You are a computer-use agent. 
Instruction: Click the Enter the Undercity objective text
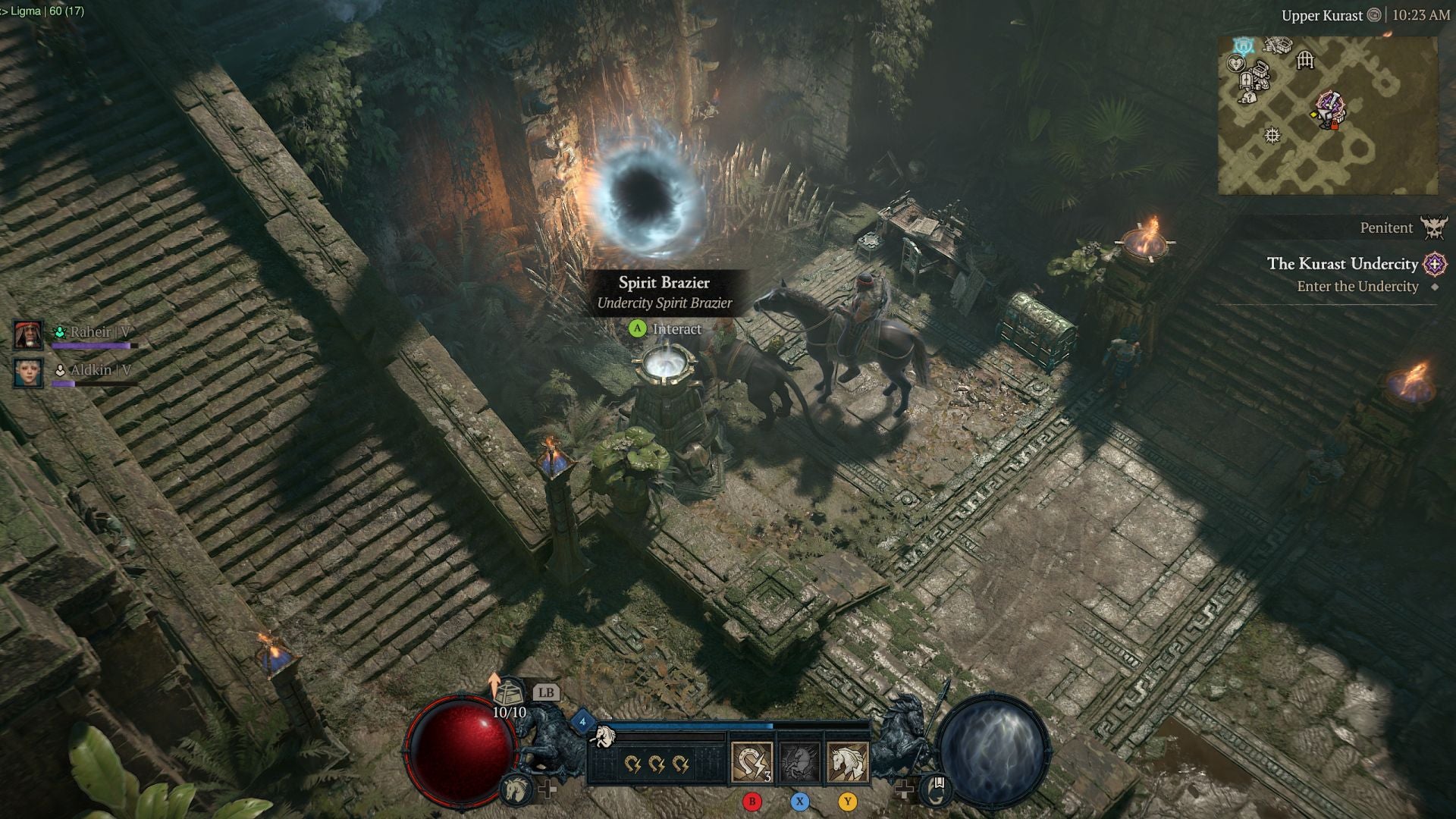(x=1357, y=287)
